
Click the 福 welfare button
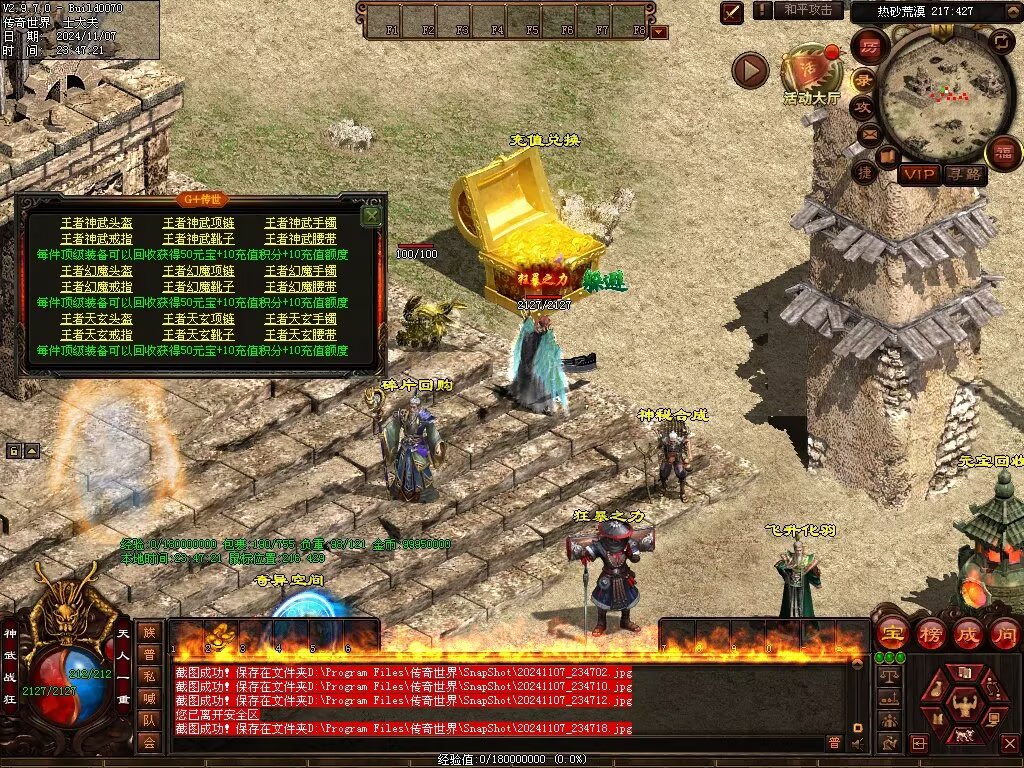1003,153
